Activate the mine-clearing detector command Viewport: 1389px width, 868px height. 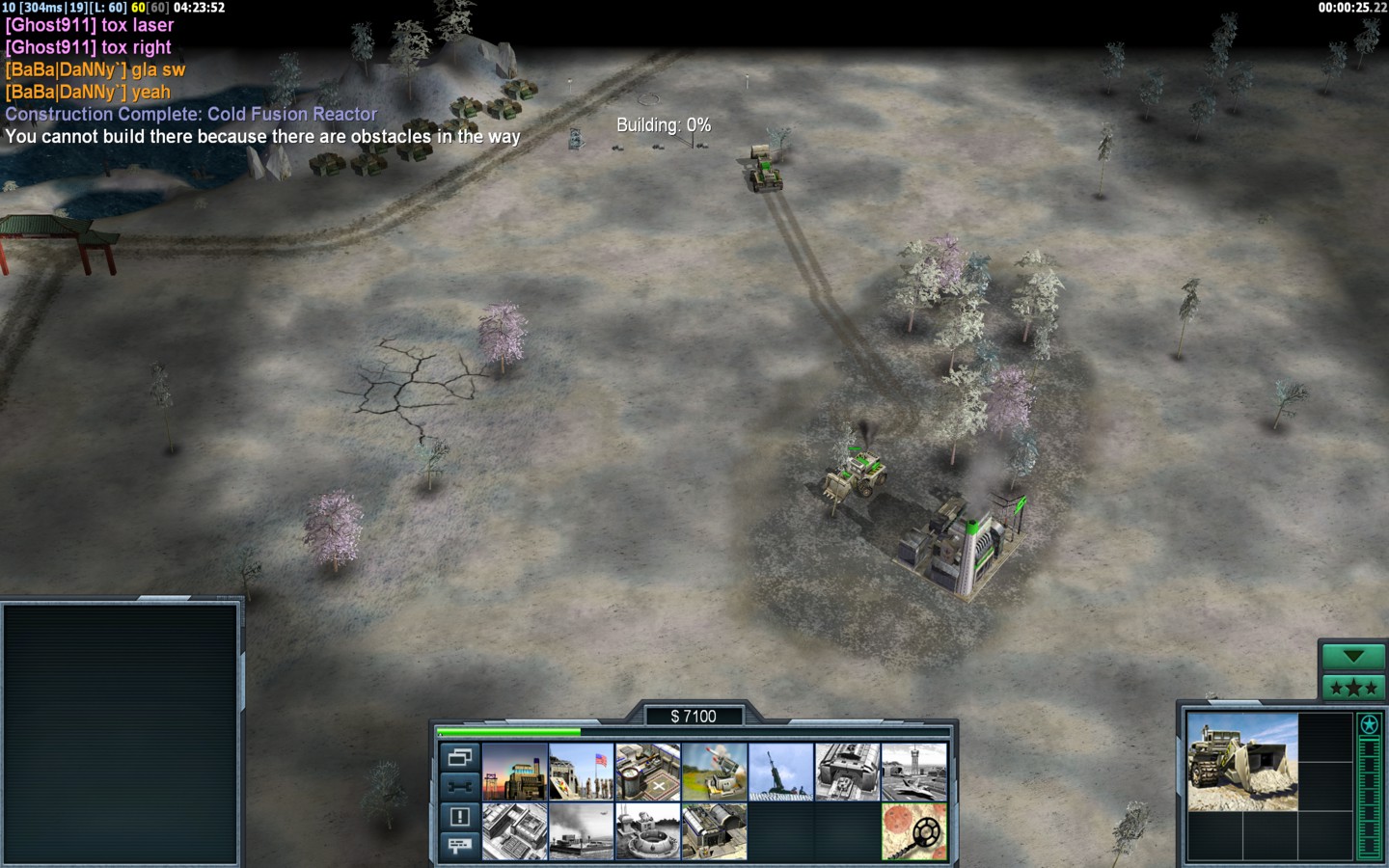click(914, 831)
